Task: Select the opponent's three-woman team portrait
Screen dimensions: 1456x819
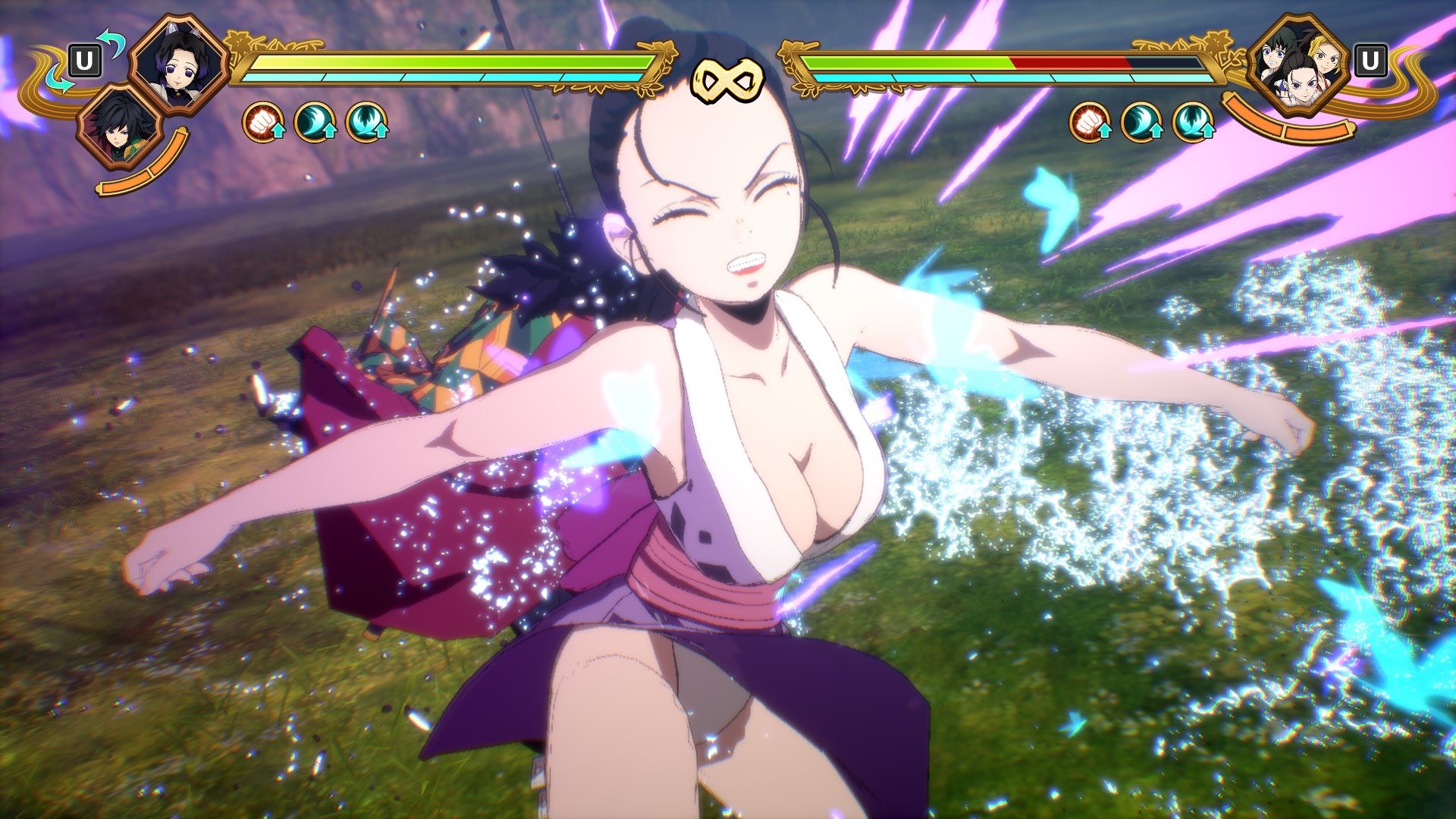Action: (x=1298, y=64)
